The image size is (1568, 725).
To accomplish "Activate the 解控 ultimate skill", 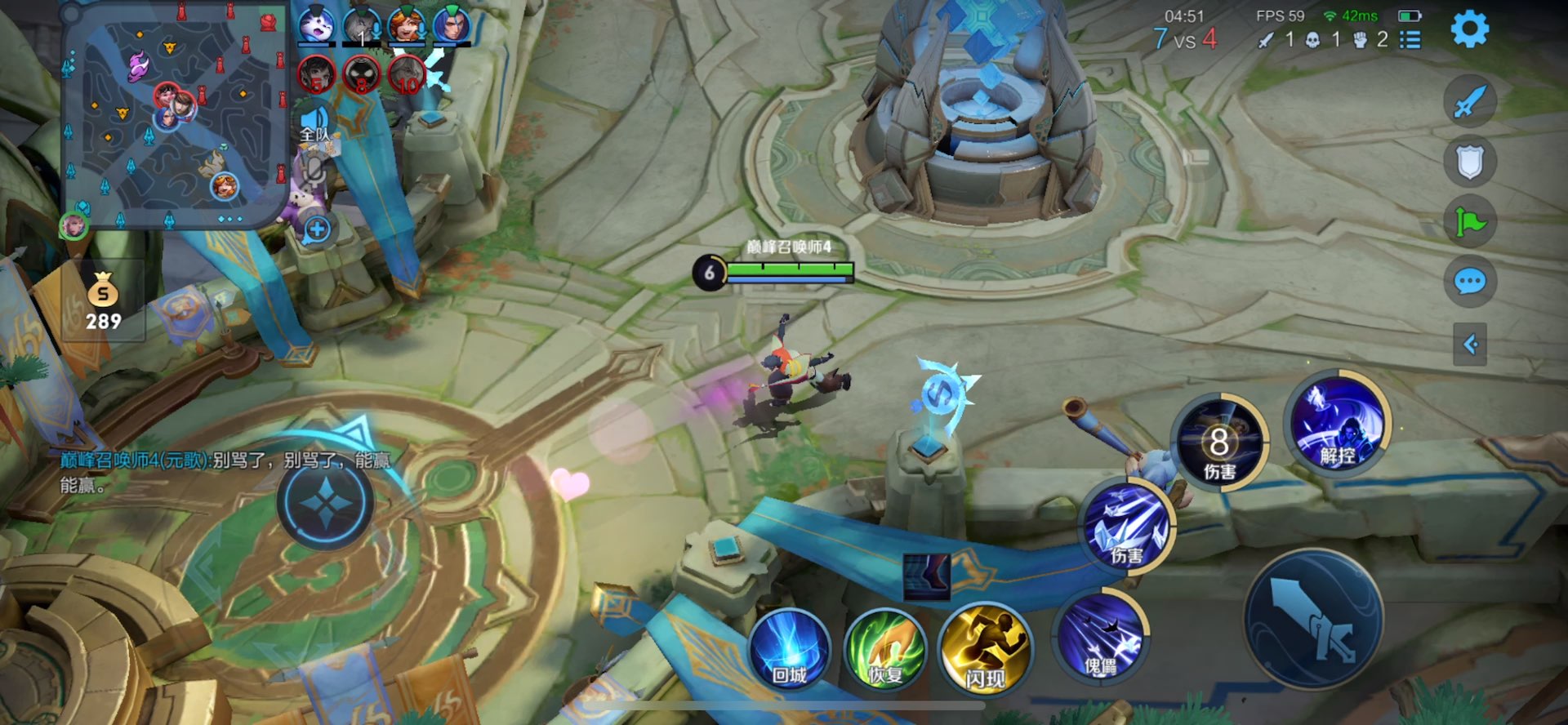I will (1336, 423).
